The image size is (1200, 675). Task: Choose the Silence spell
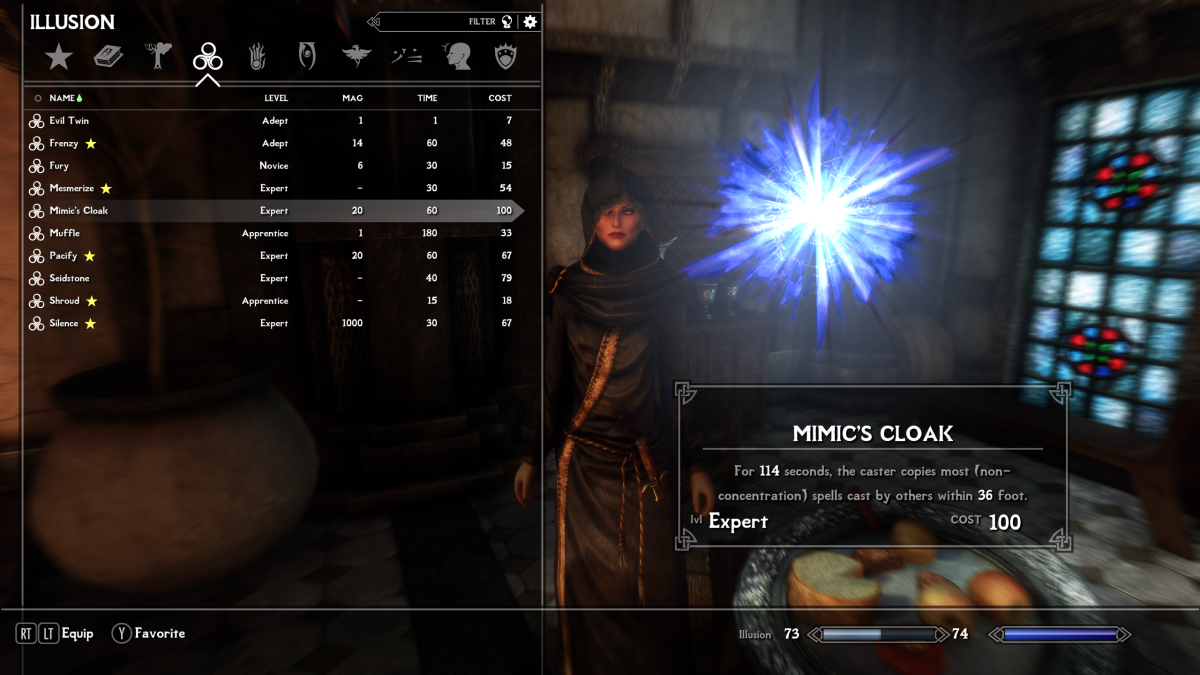pyautogui.click(x=64, y=323)
